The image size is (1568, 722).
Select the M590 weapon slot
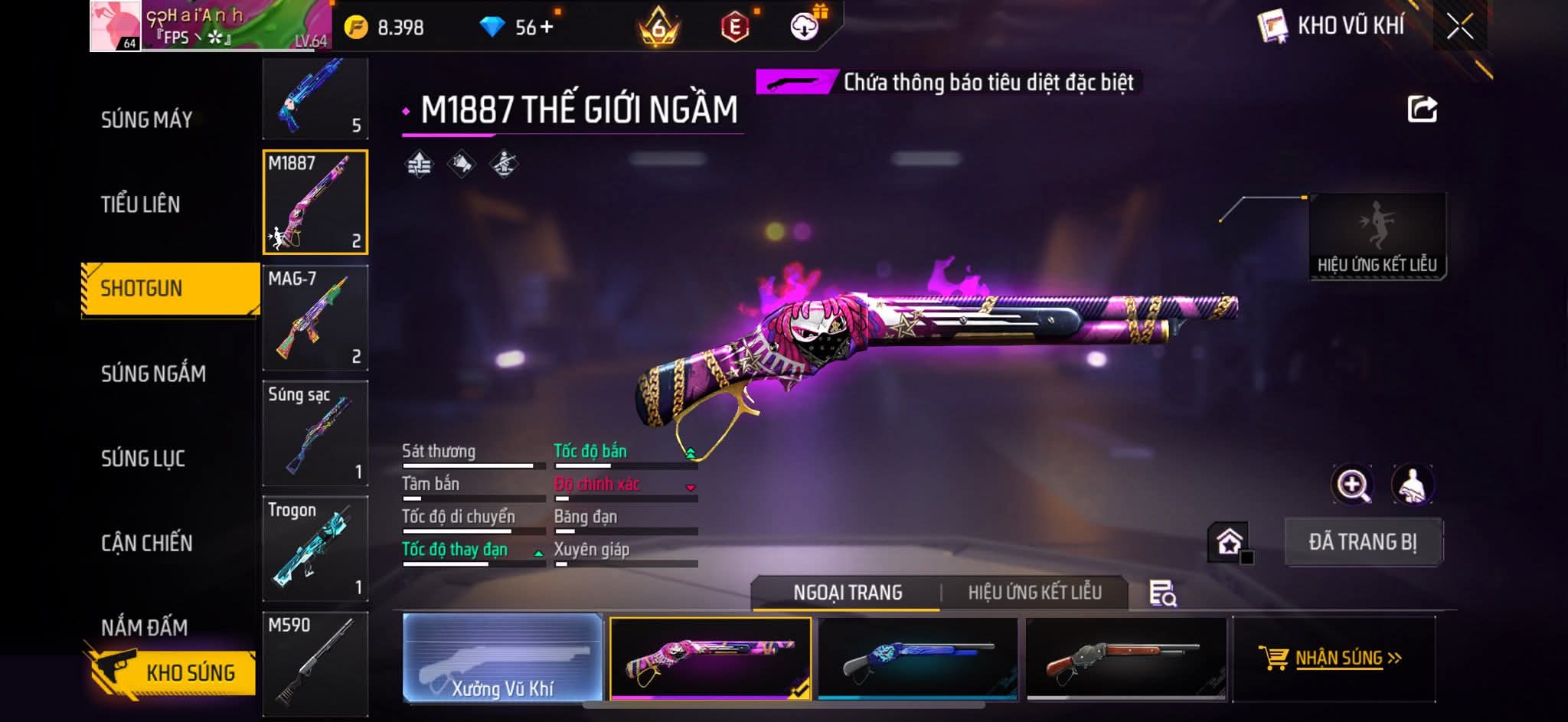tap(315, 663)
